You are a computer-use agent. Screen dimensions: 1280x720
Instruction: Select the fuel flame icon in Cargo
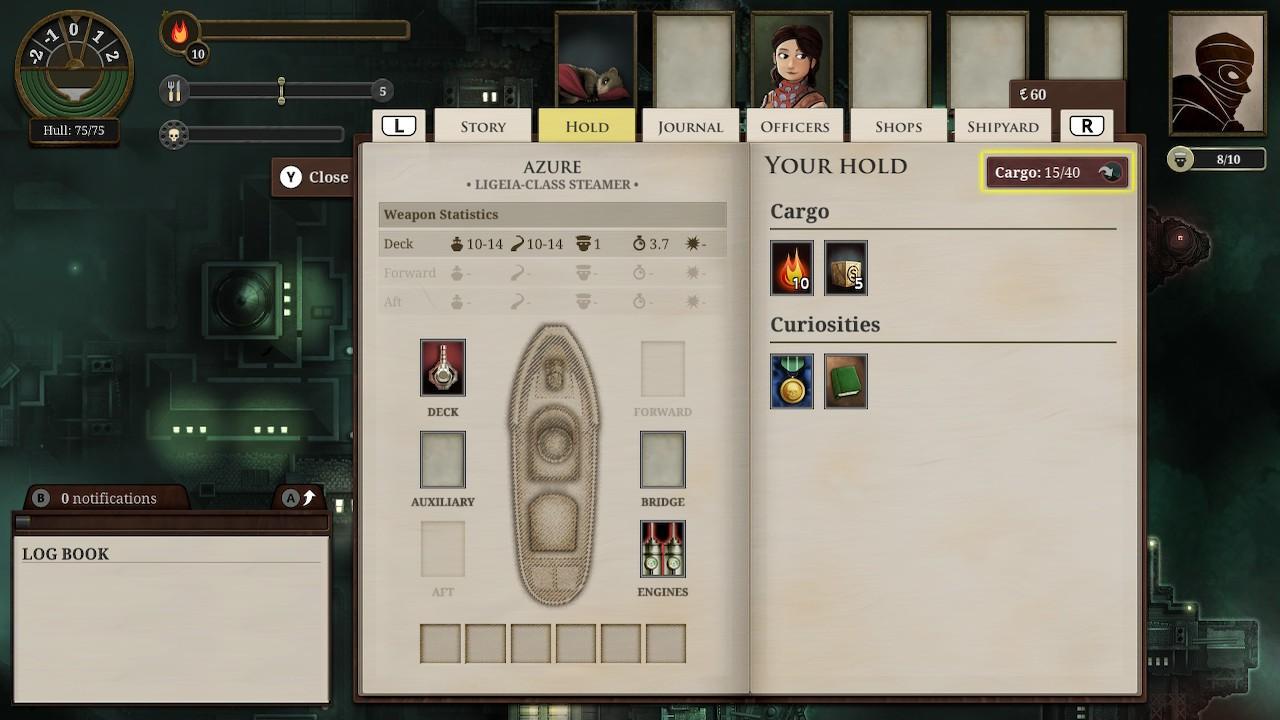791,268
